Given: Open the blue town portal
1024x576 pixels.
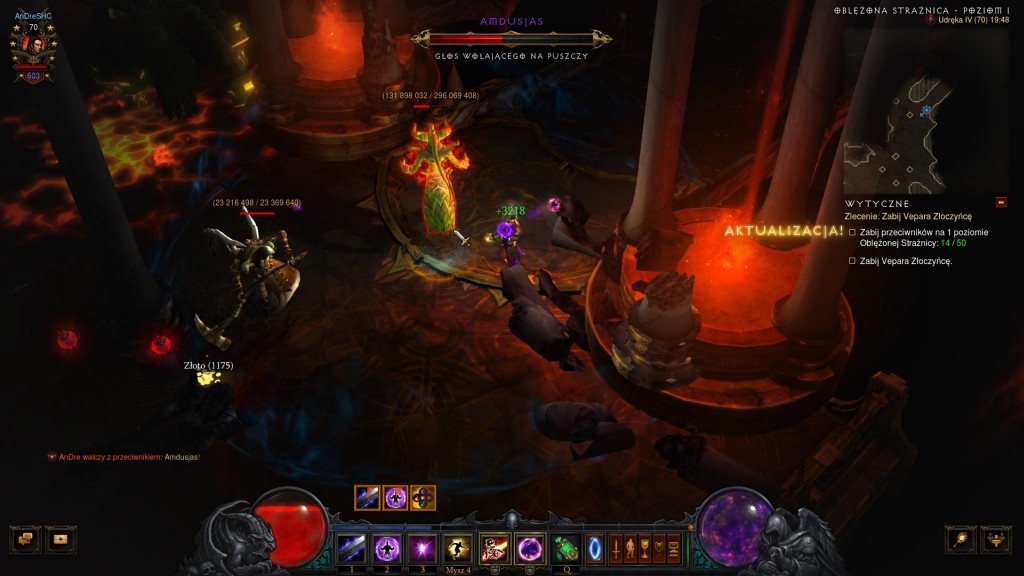Looking at the screenshot, I should [x=595, y=548].
